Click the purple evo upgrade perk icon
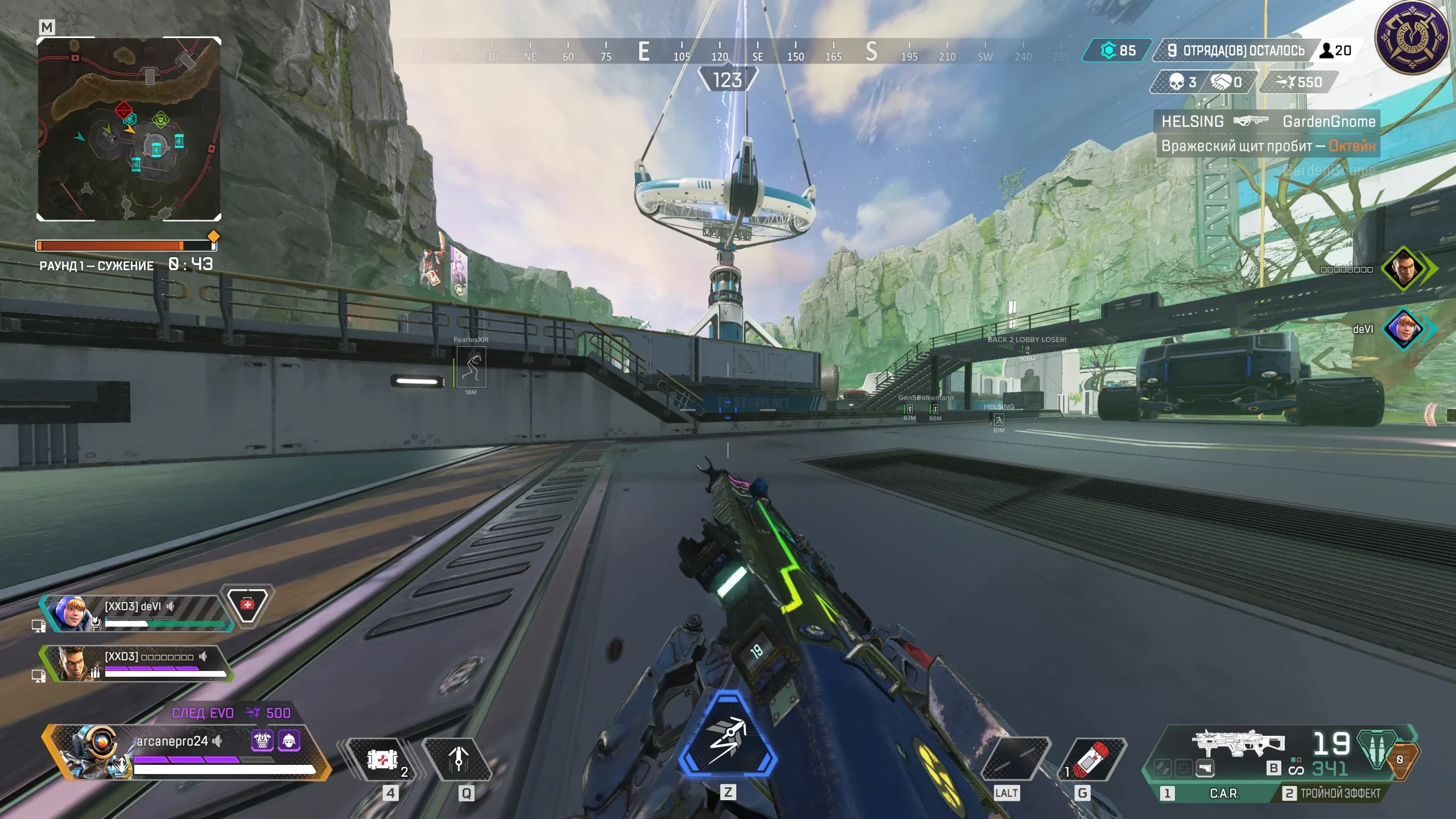The width and height of the screenshot is (1456, 819). 262,740
